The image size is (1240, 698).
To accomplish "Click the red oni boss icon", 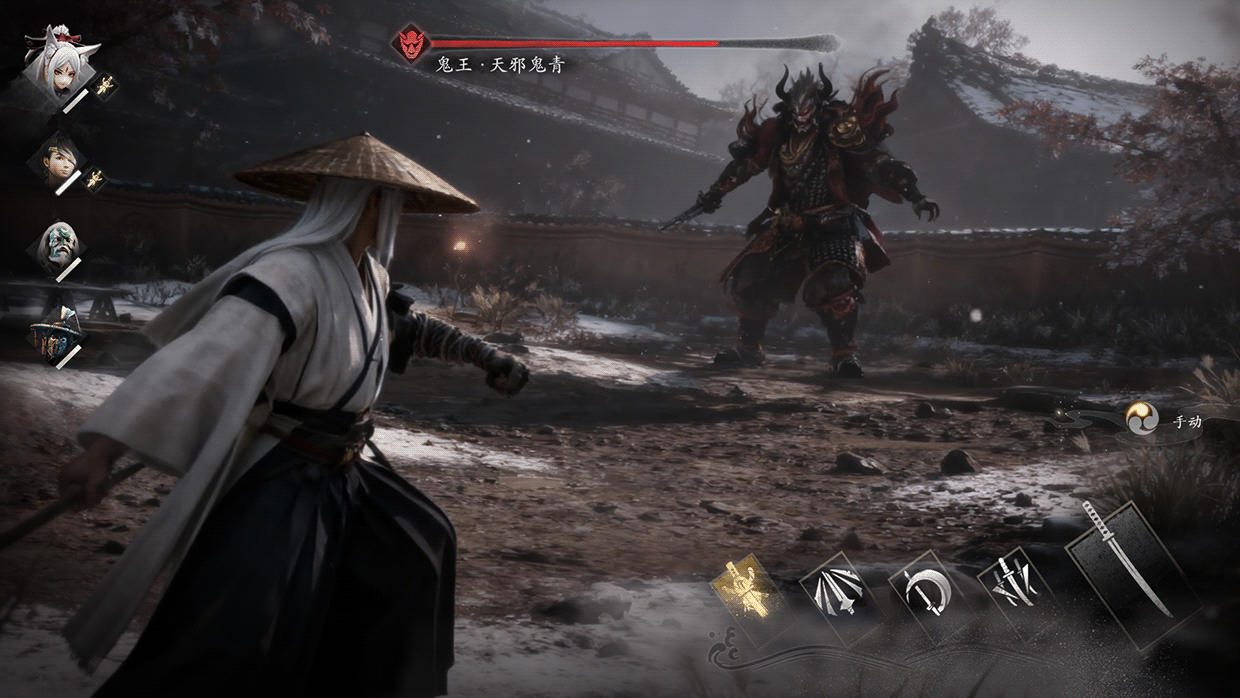I will [410, 42].
